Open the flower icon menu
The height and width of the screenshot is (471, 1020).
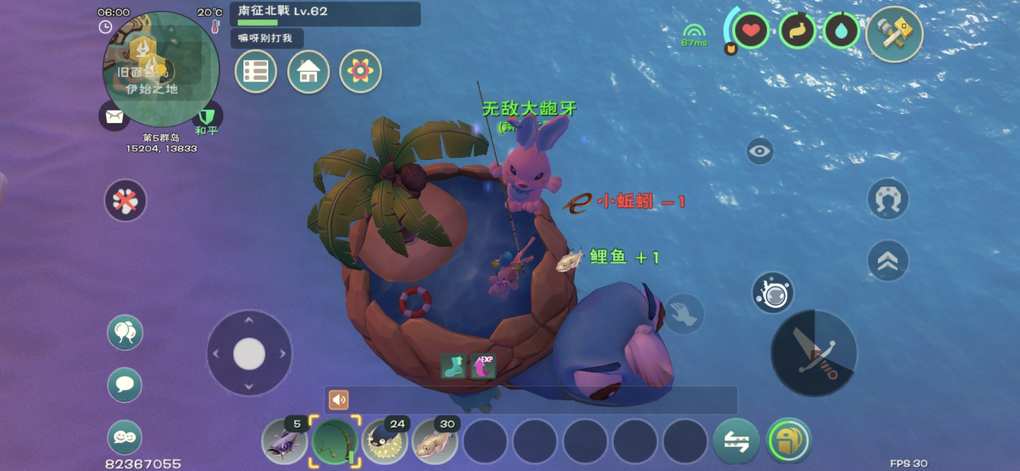coord(360,72)
